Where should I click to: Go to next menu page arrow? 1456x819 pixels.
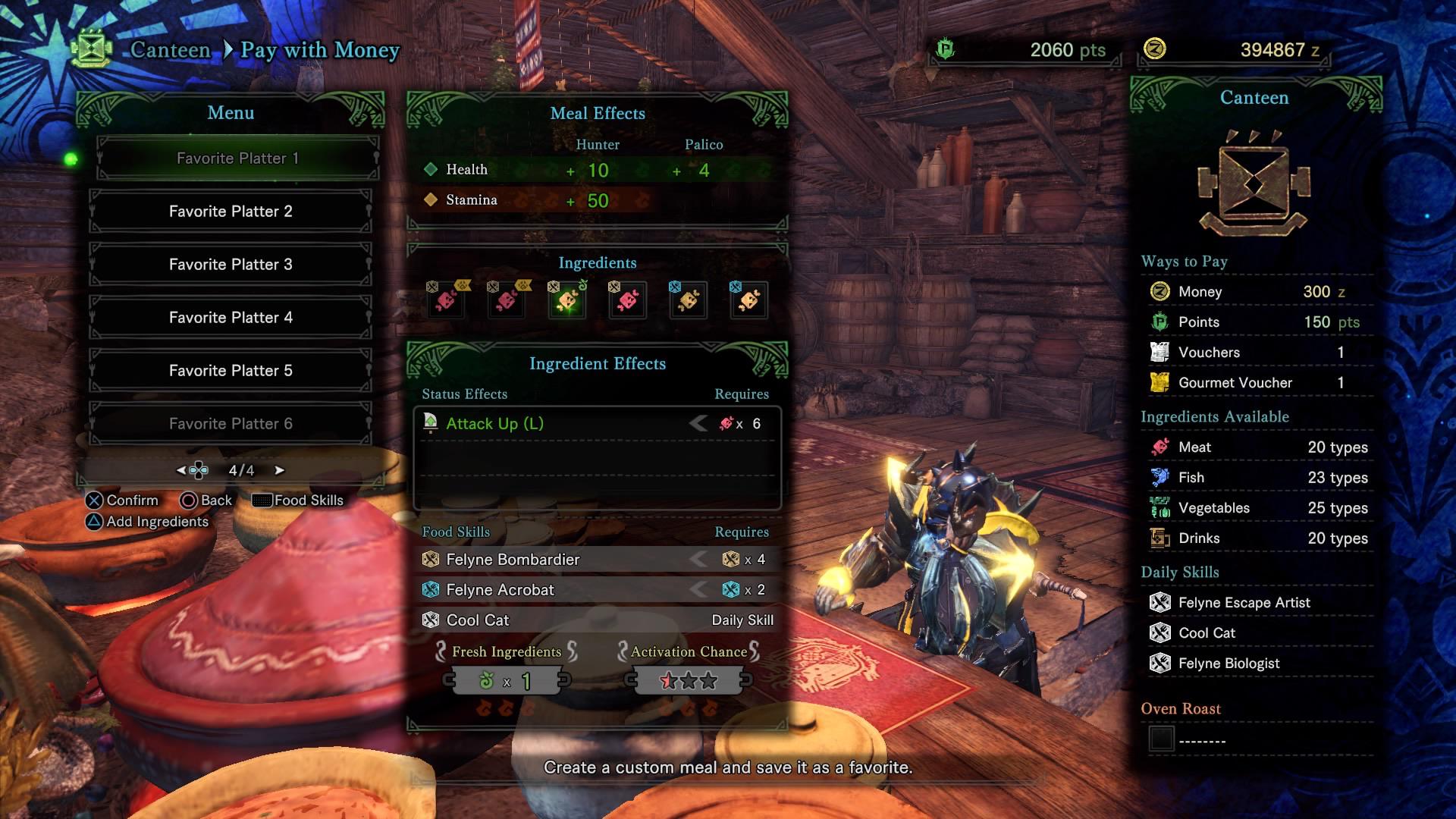[x=280, y=470]
